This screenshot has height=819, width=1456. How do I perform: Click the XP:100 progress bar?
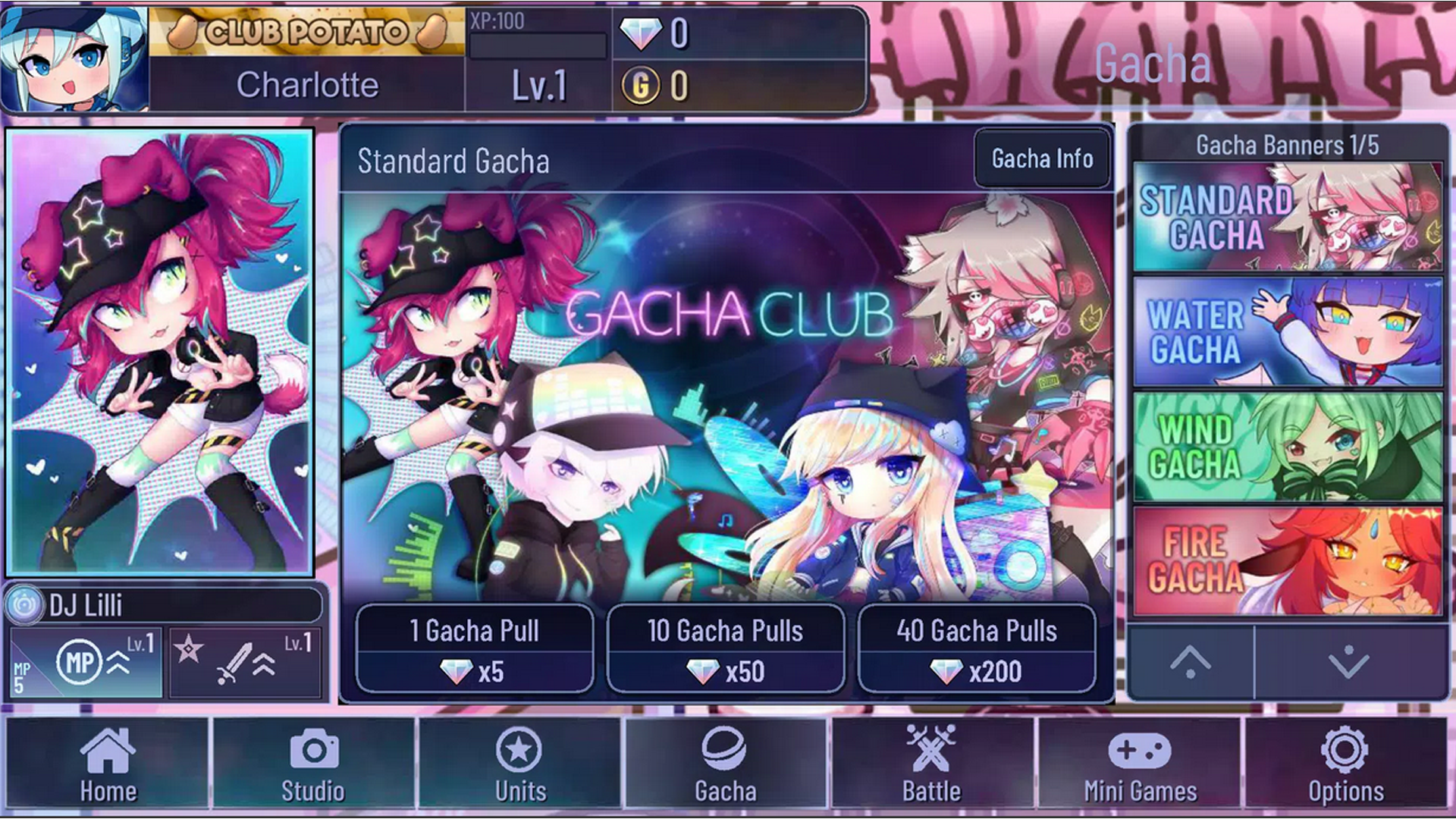537,45
